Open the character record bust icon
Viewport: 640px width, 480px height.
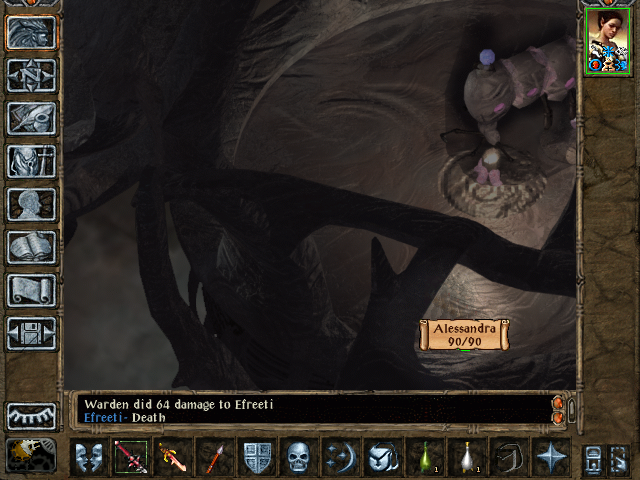31,203
